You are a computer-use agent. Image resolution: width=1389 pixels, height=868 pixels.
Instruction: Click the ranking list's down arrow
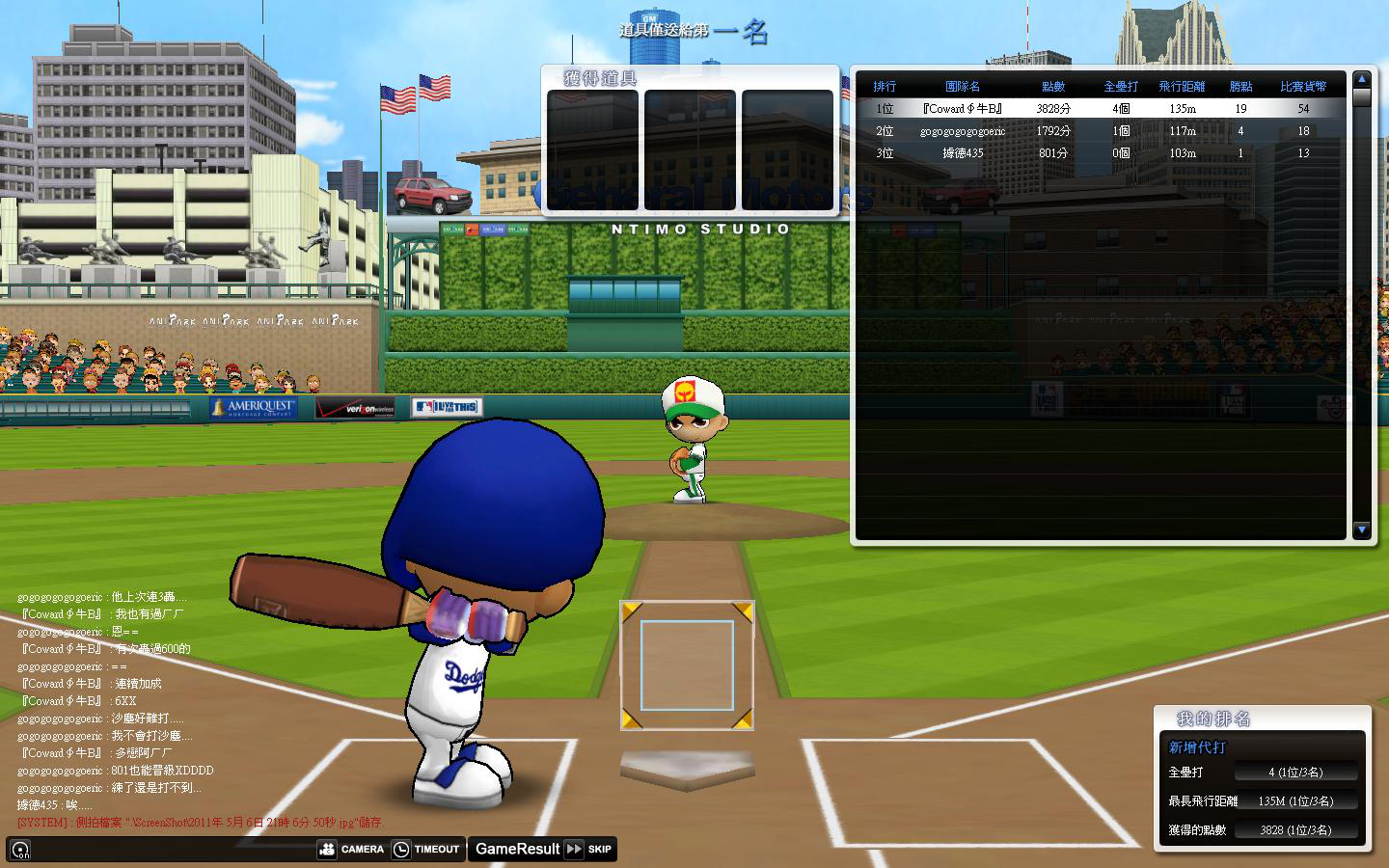pos(1362,529)
